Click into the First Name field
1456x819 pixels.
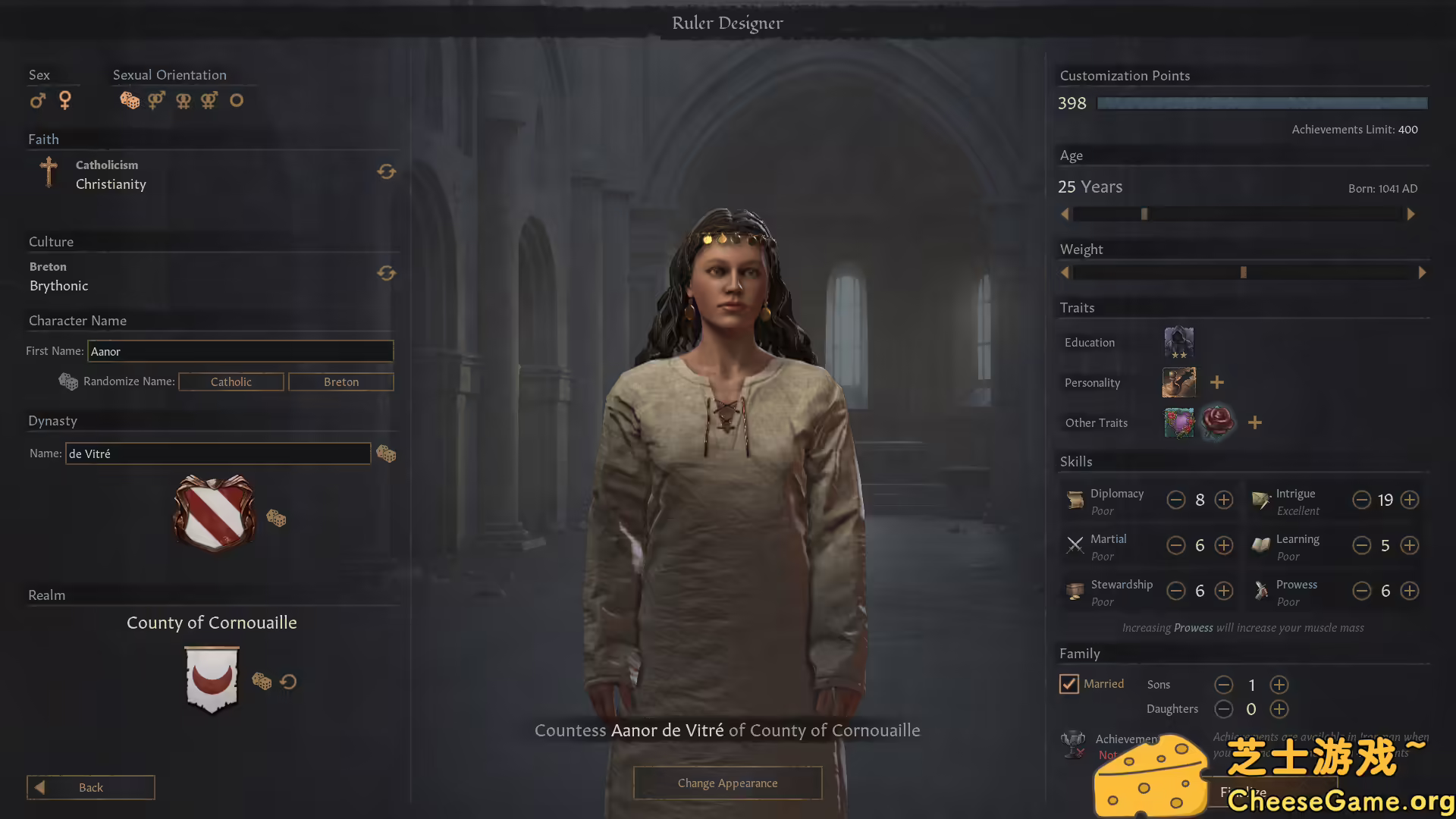click(240, 351)
